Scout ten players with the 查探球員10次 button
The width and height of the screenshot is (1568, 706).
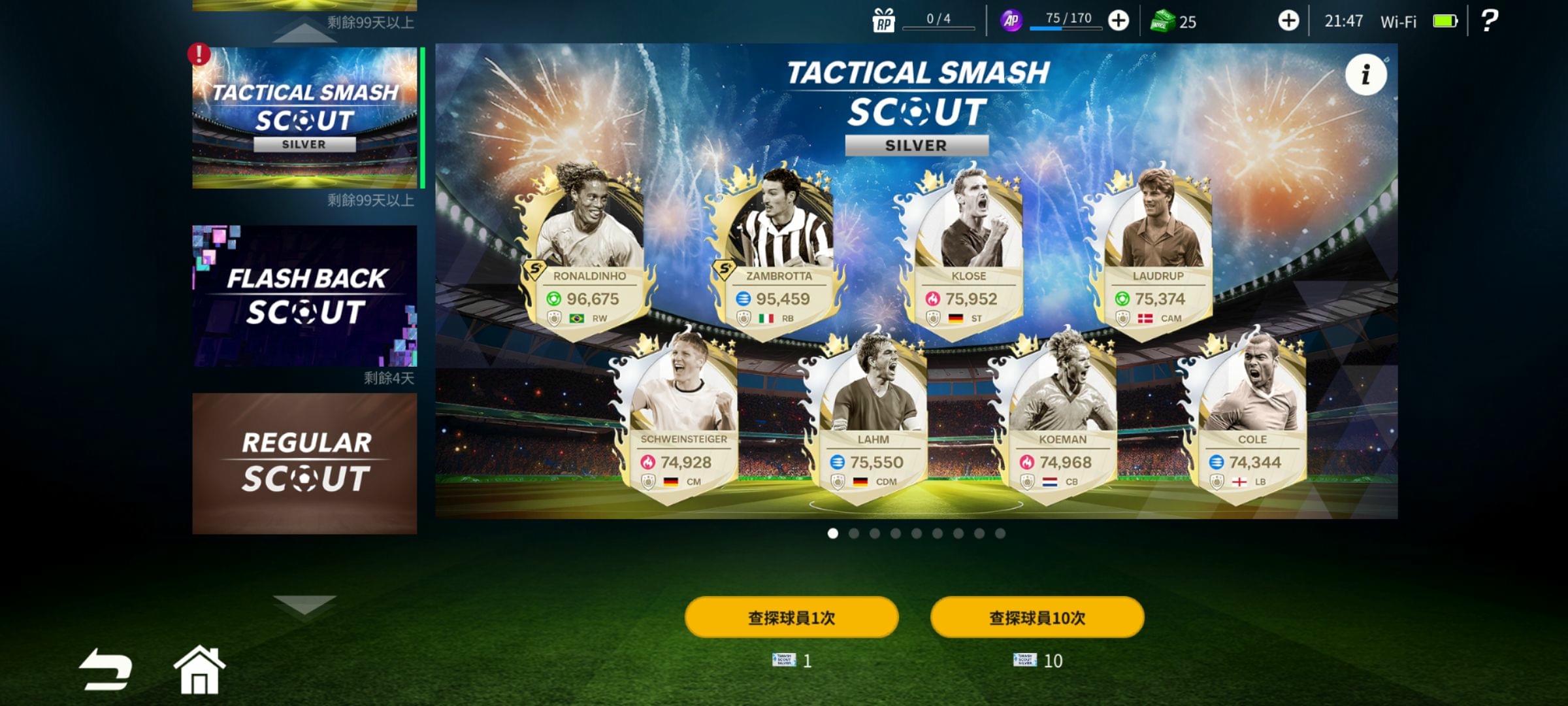(1037, 617)
